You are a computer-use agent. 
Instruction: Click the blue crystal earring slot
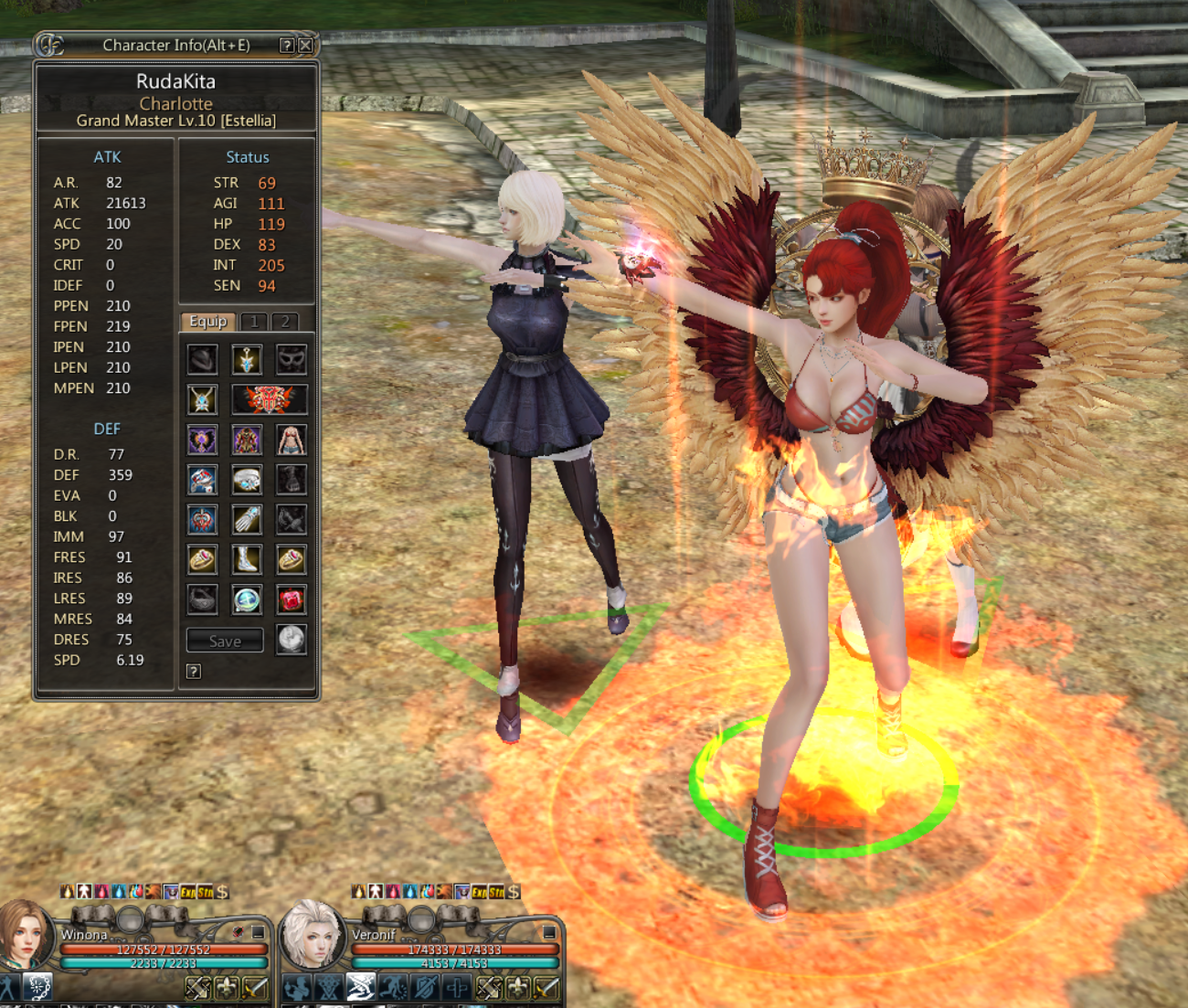pos(247,359)
